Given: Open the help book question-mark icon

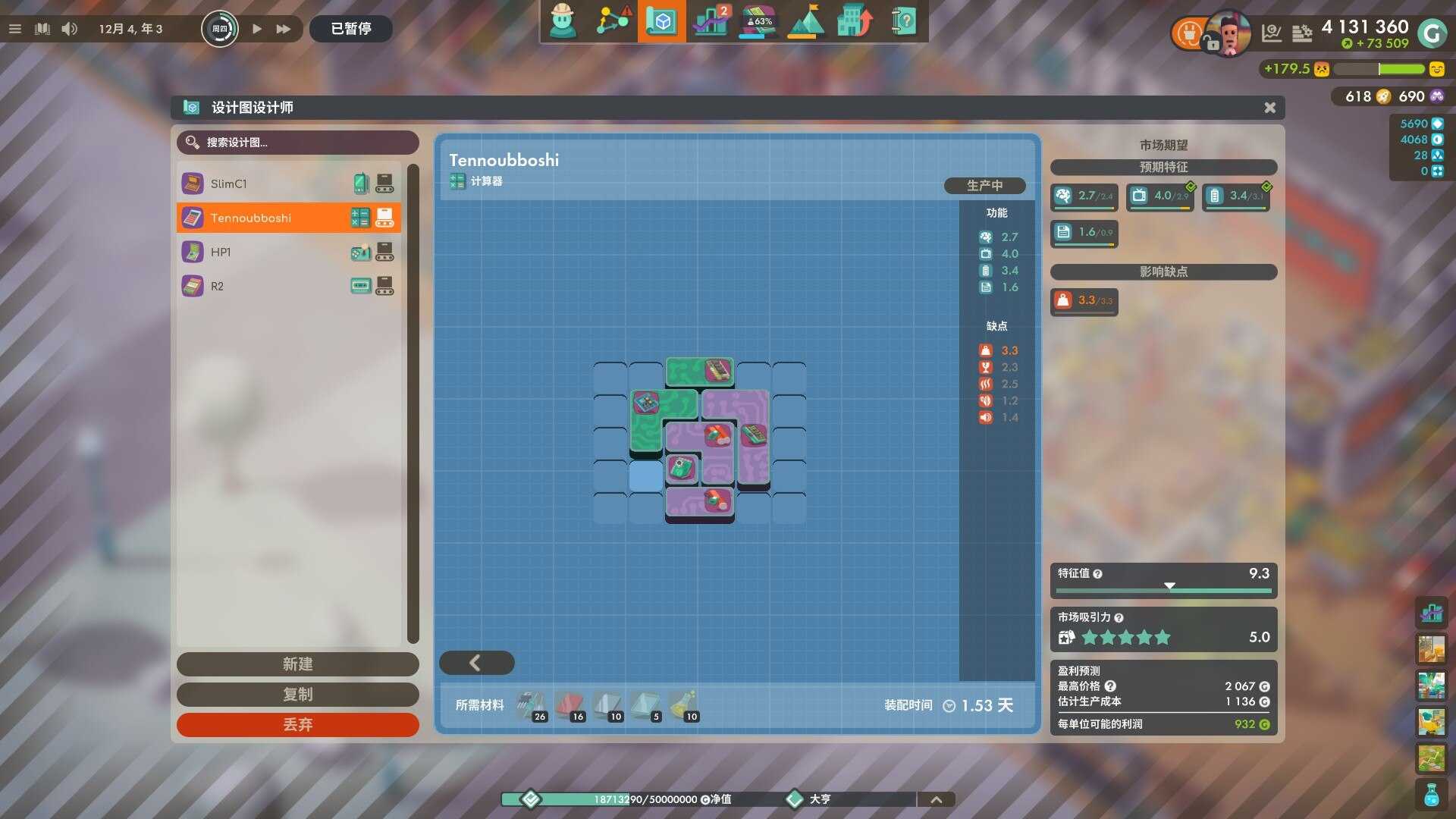Looking at the screenshot, I should [903, 21].
